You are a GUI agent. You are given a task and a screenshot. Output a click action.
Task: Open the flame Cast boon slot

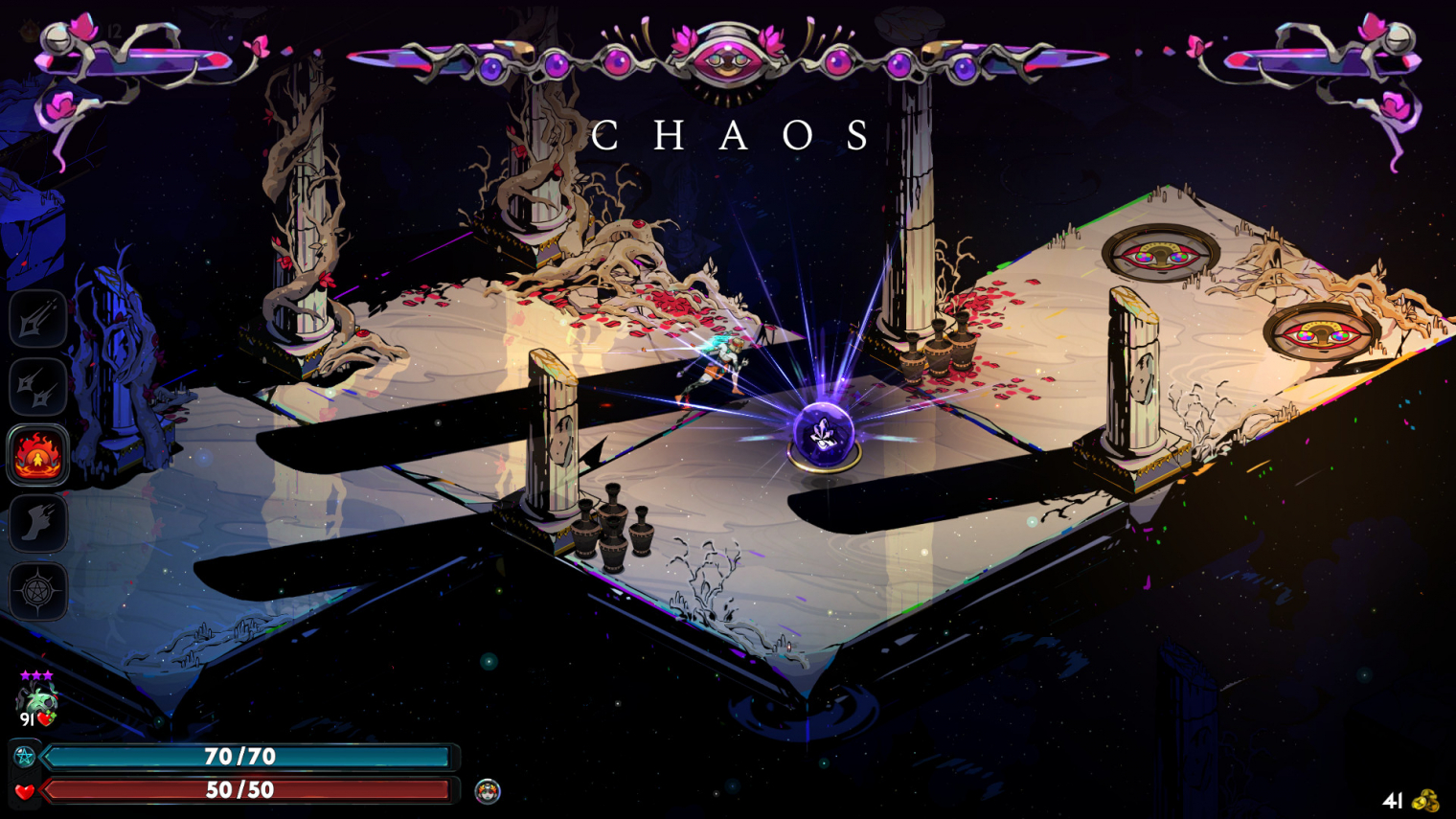(x=37, y=455)
